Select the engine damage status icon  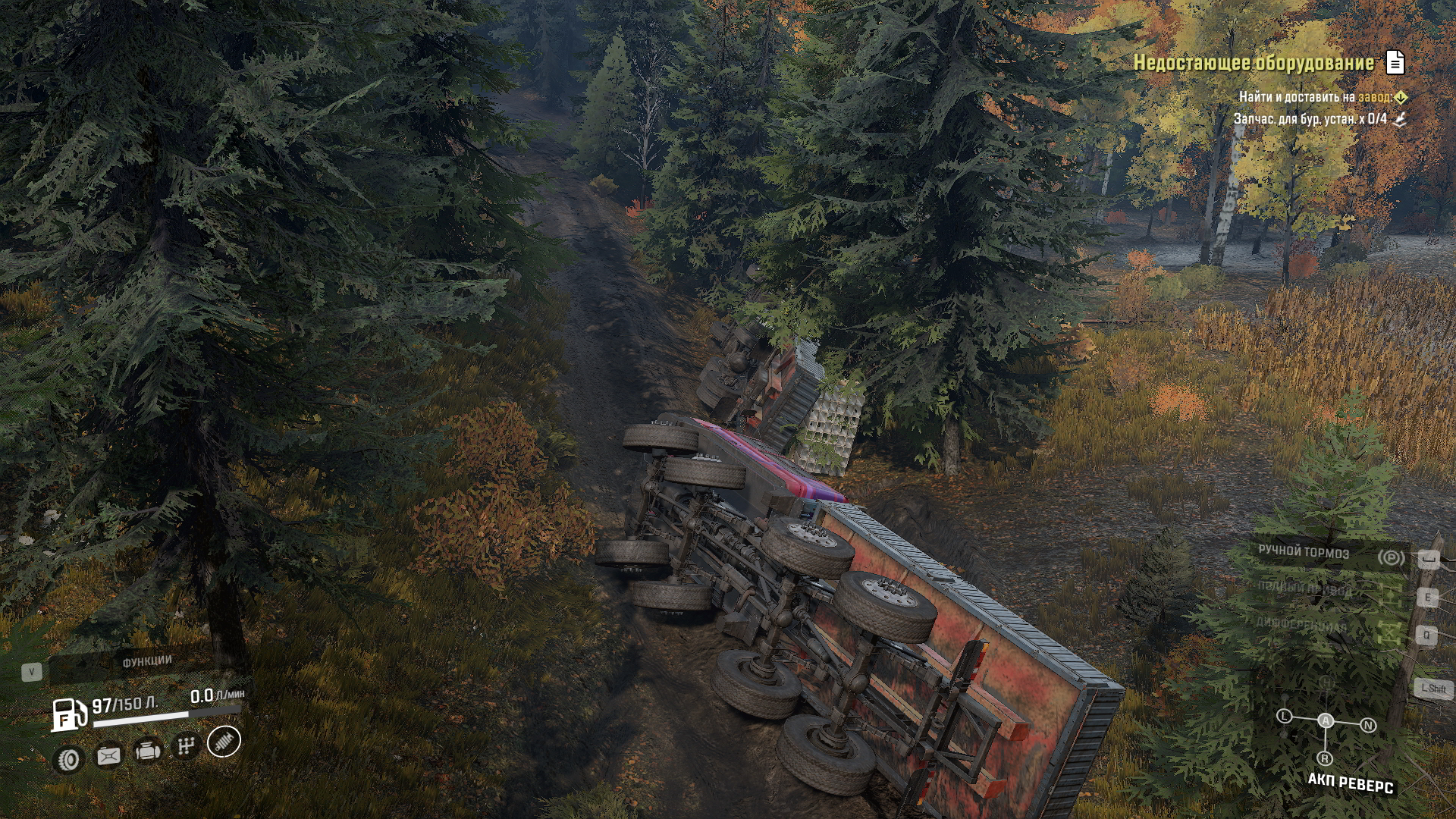[147, 752]
